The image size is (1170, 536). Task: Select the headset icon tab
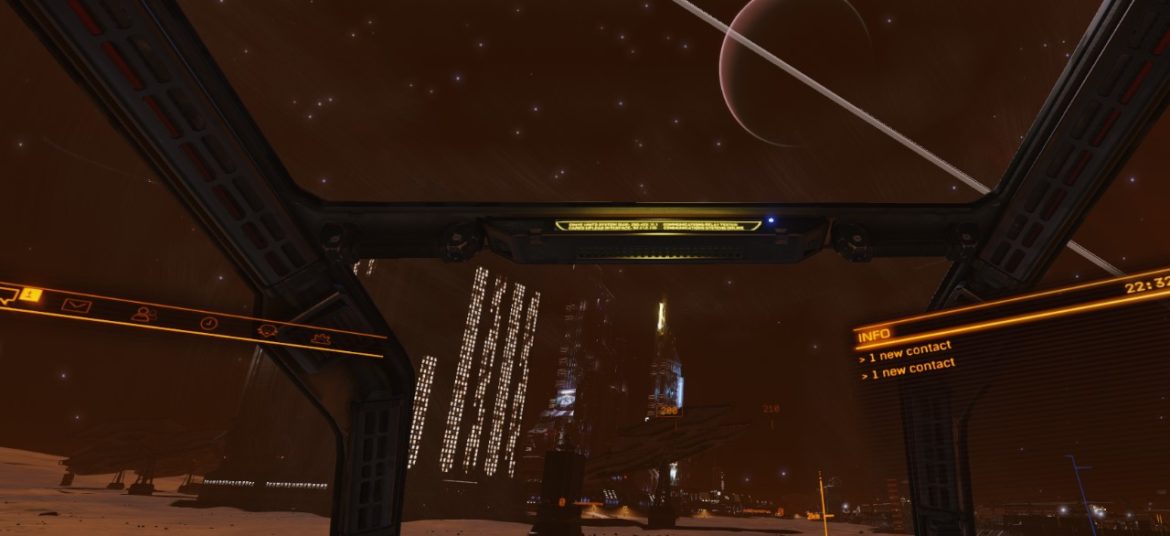click(267, 331)
